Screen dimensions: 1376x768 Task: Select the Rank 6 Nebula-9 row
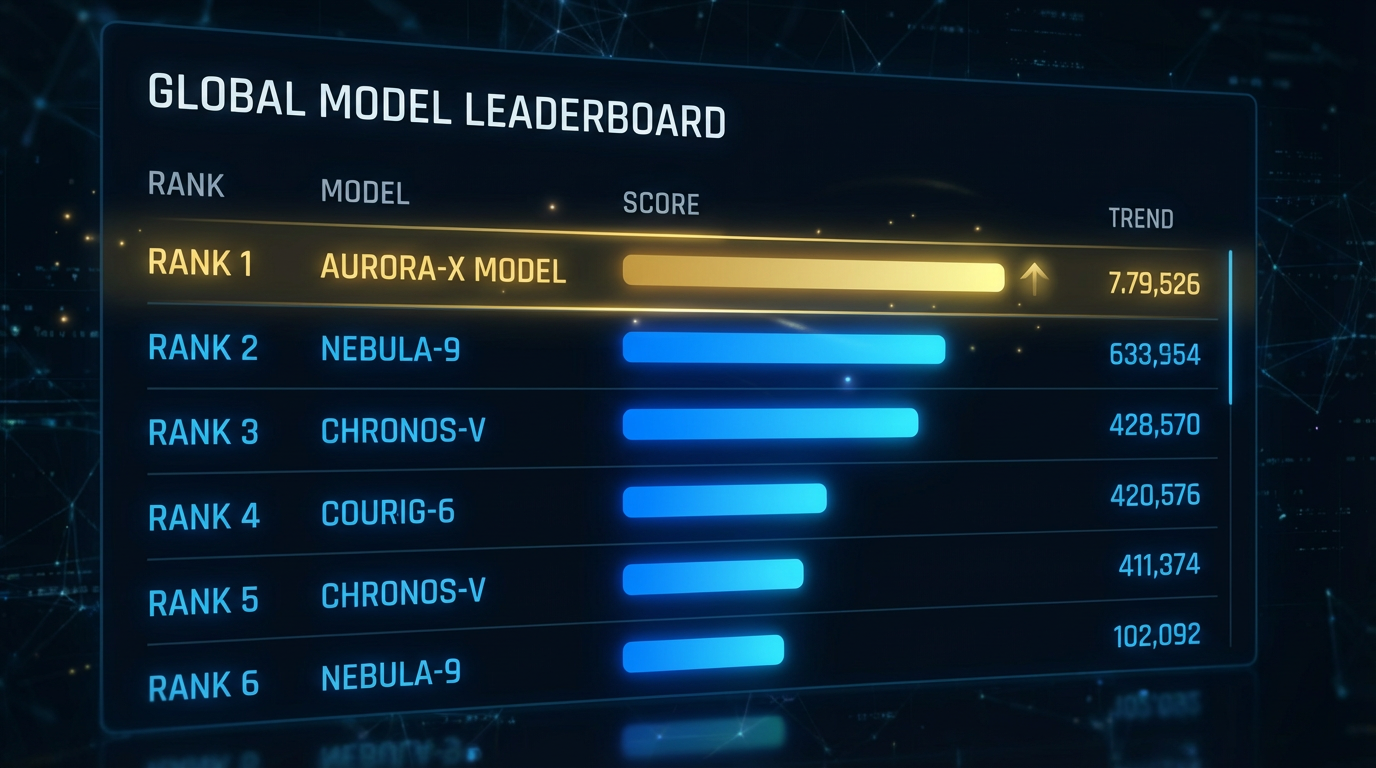(x=391, y=676)
